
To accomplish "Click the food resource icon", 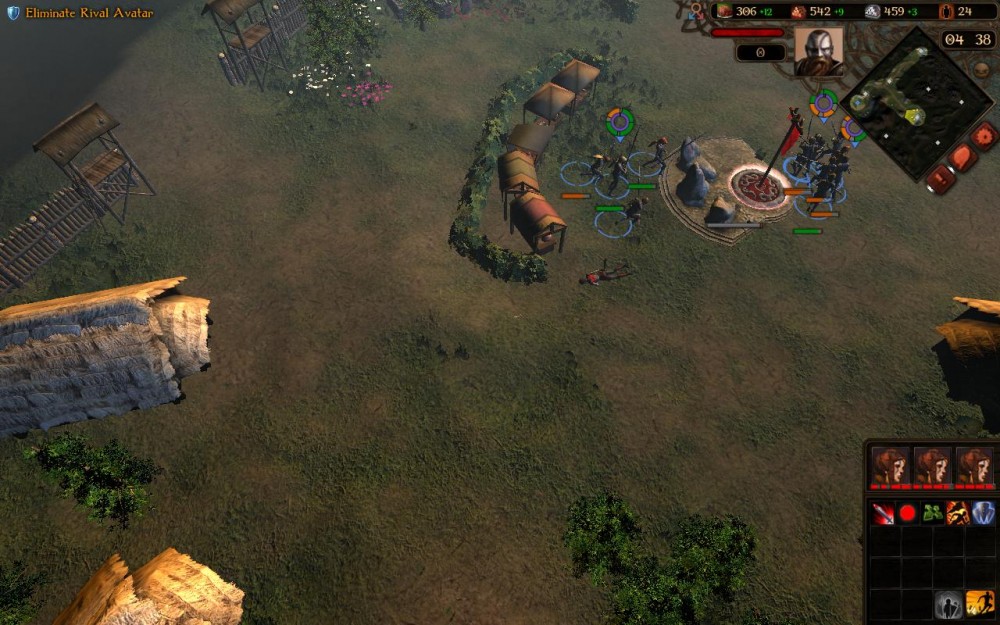I will [x=724, y=11].
